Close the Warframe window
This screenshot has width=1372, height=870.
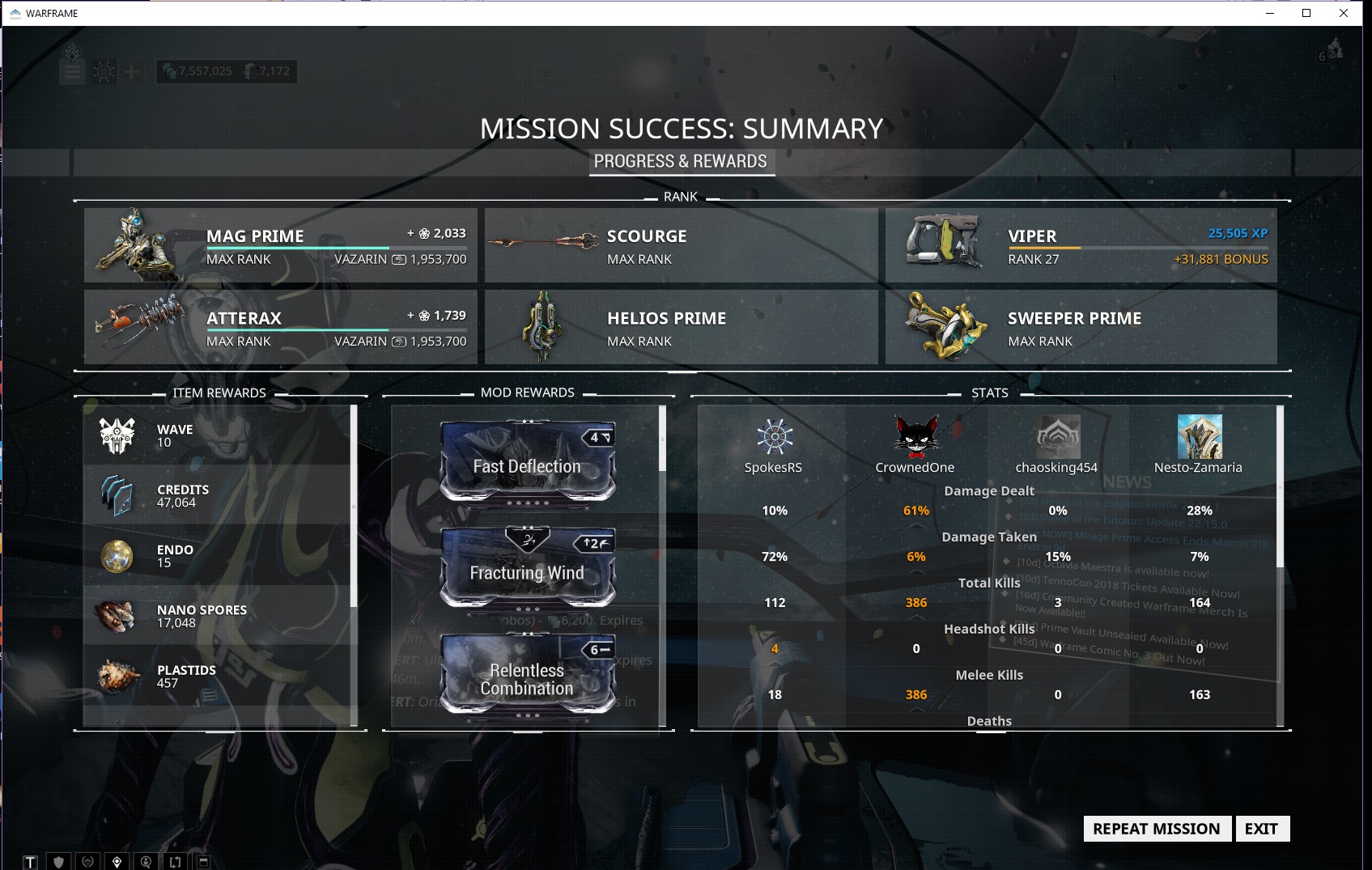1344,13
